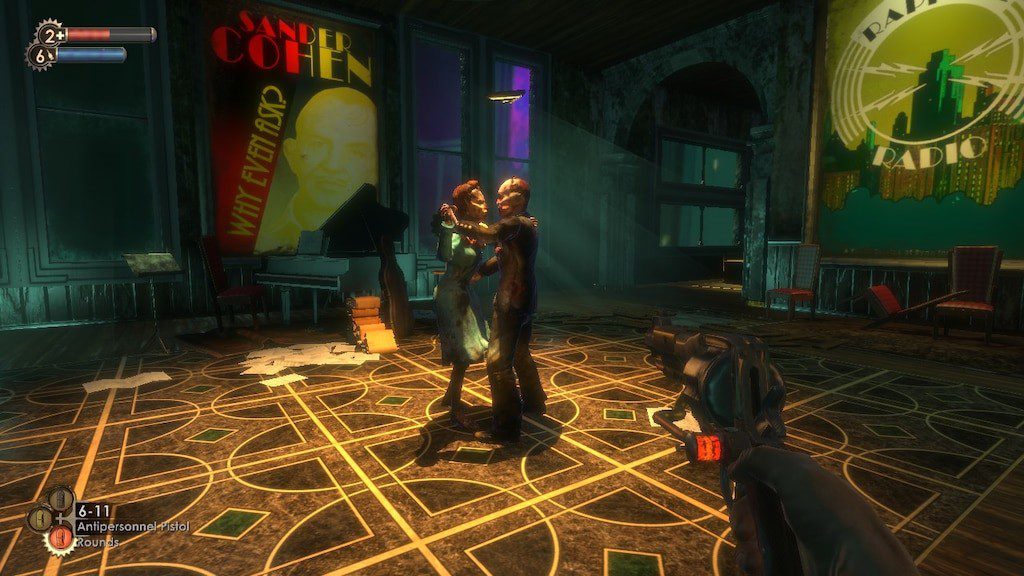Select the EVE hypo counter gear icon
The image size is (1024, 576).
[x=39, y=57]
